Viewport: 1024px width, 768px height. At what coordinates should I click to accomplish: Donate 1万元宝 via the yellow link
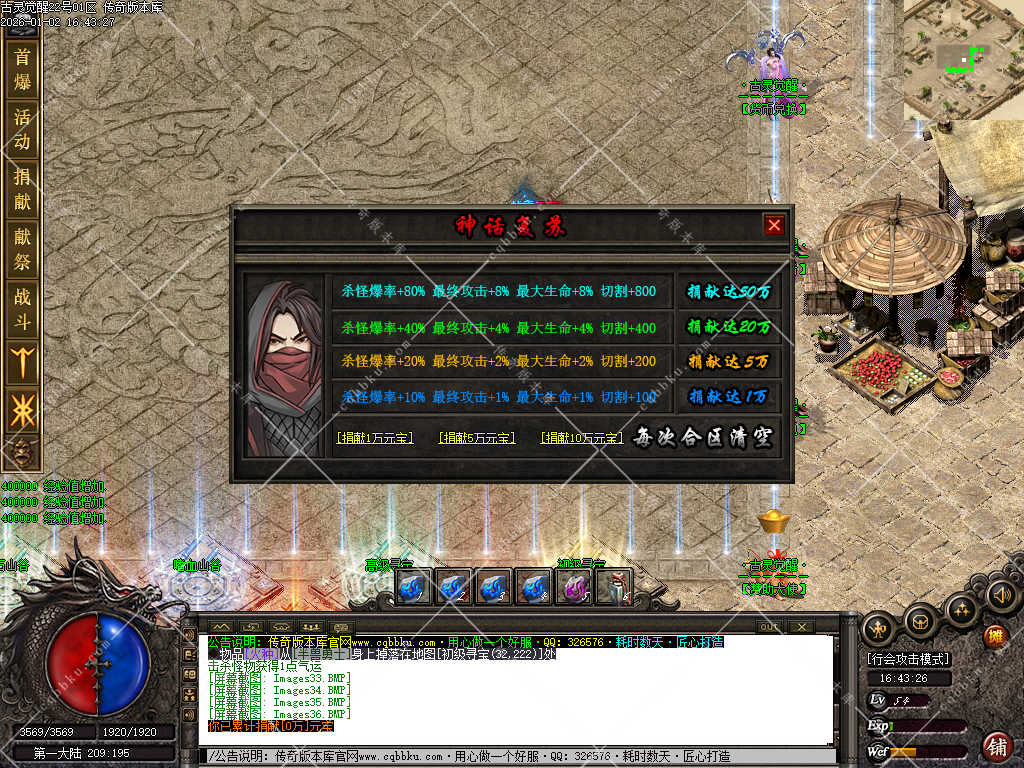[x=375, y=438]
